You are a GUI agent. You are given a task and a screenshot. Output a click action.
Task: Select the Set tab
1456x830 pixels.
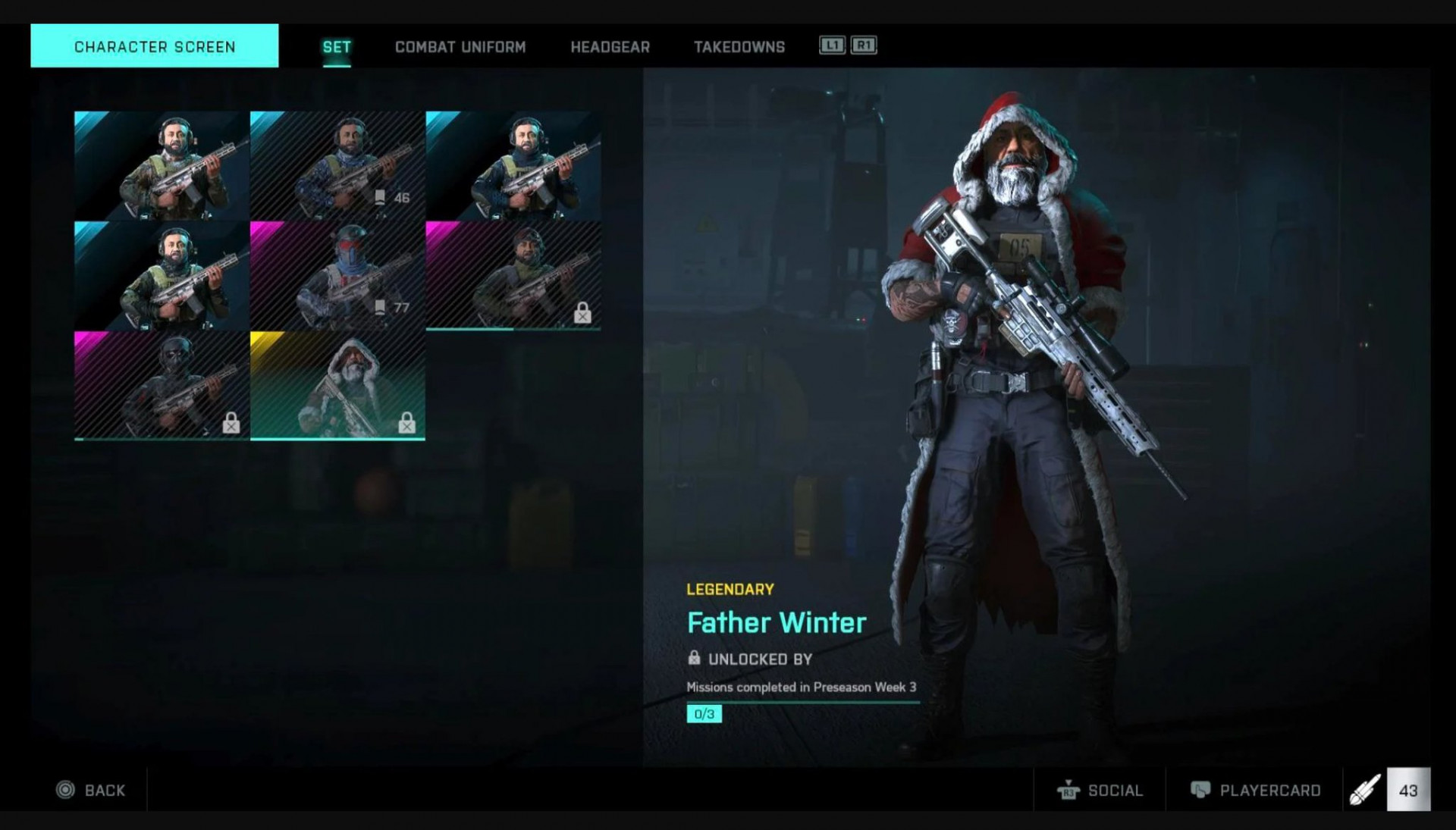337,47
